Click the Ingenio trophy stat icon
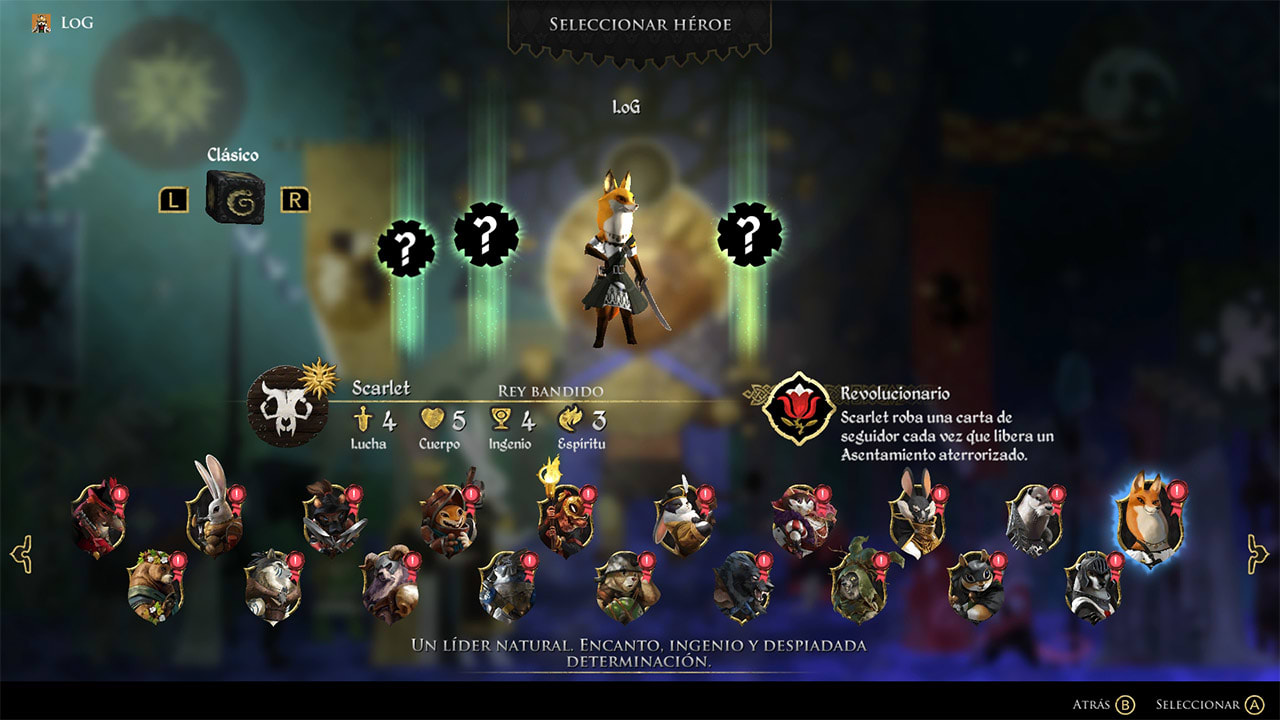This screenshot has height=720, width=1280. [x=500, y=418]
